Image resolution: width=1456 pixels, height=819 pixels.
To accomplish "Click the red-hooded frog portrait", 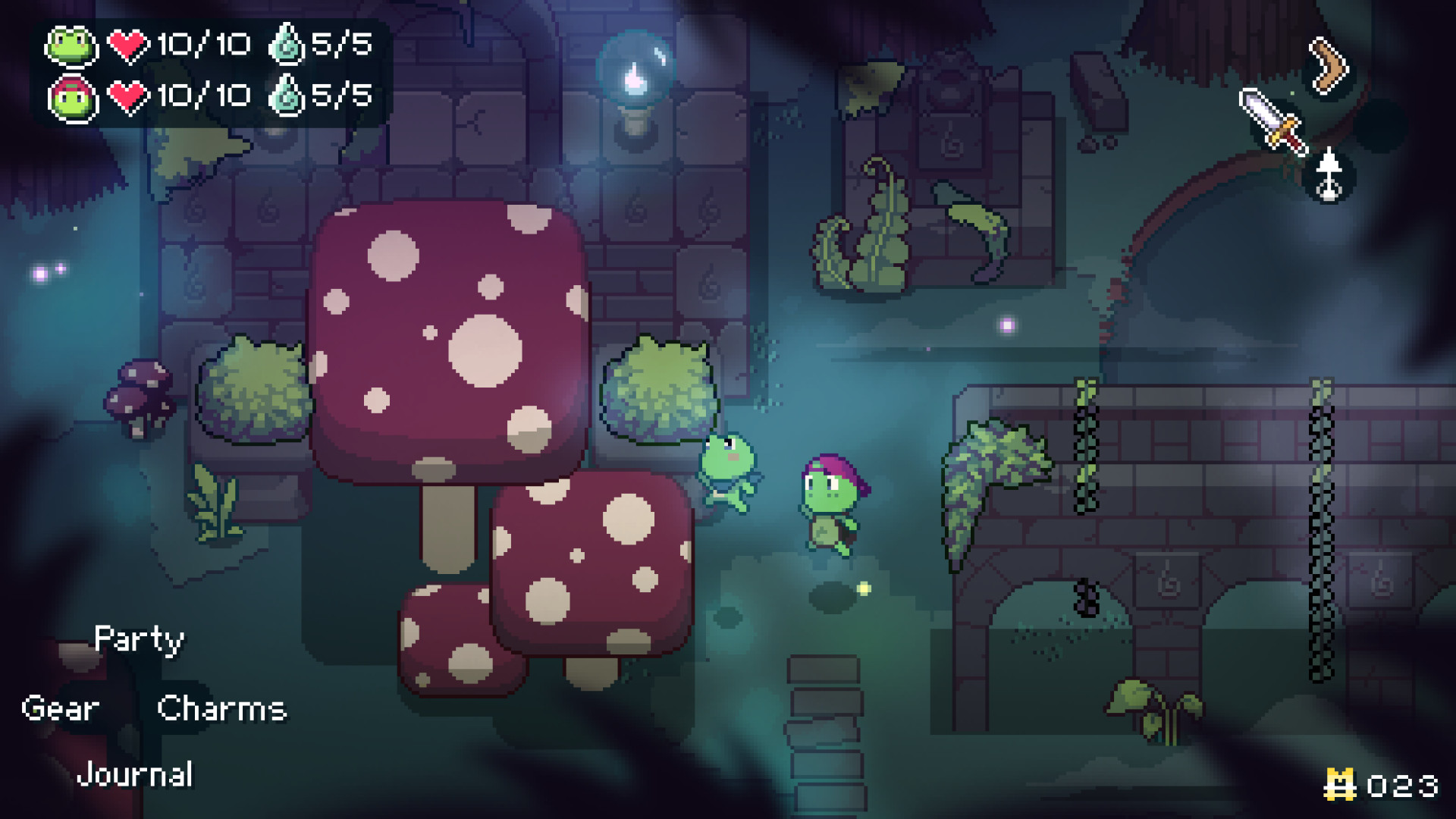I will point(72,97).
